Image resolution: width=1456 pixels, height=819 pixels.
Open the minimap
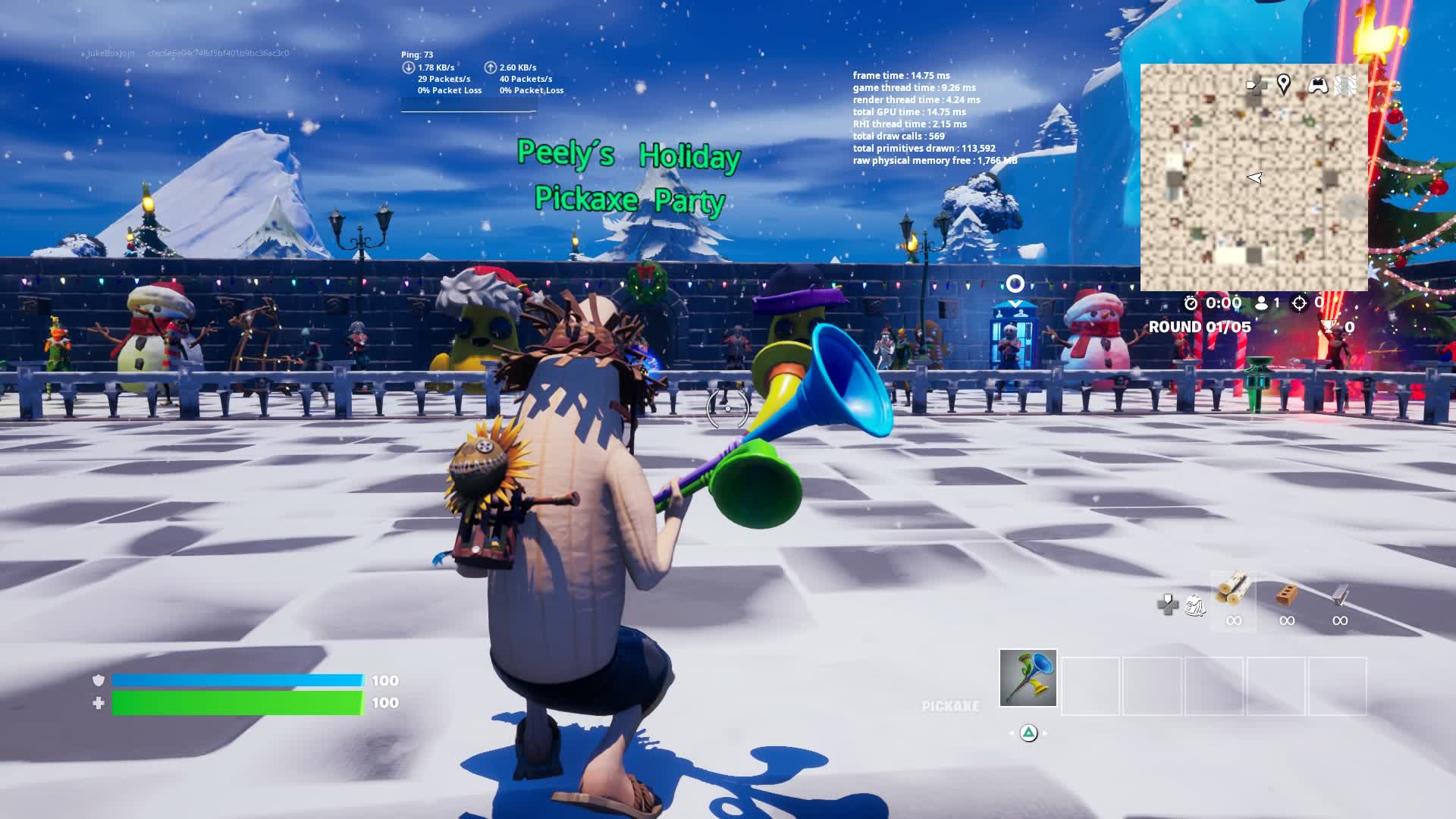[1254, 177]
